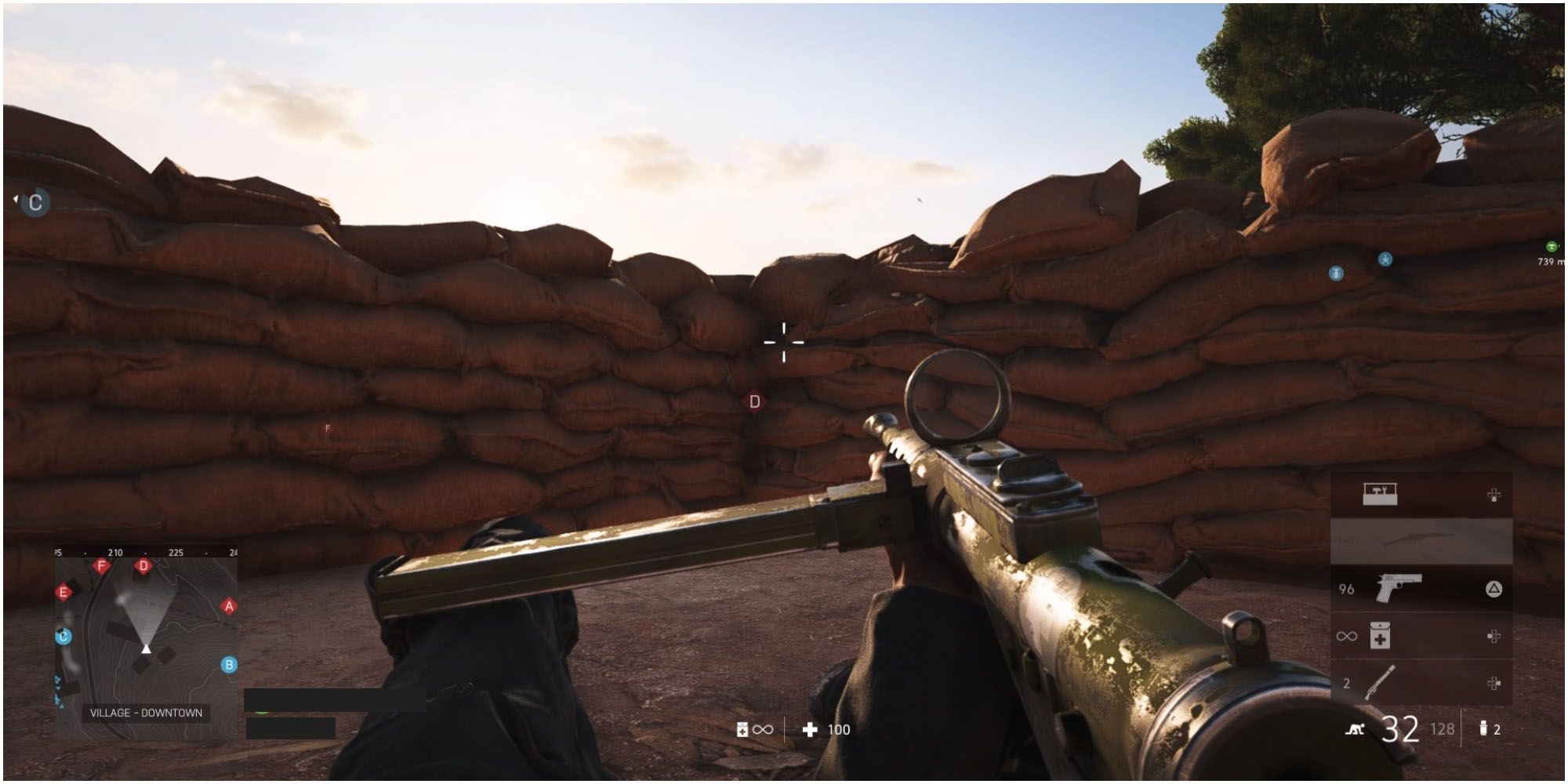The image size is (1568, 784).
Task: Select the shotgun gadget slot showing 2
Action: pyautogui.click(x=1380, y=681)
